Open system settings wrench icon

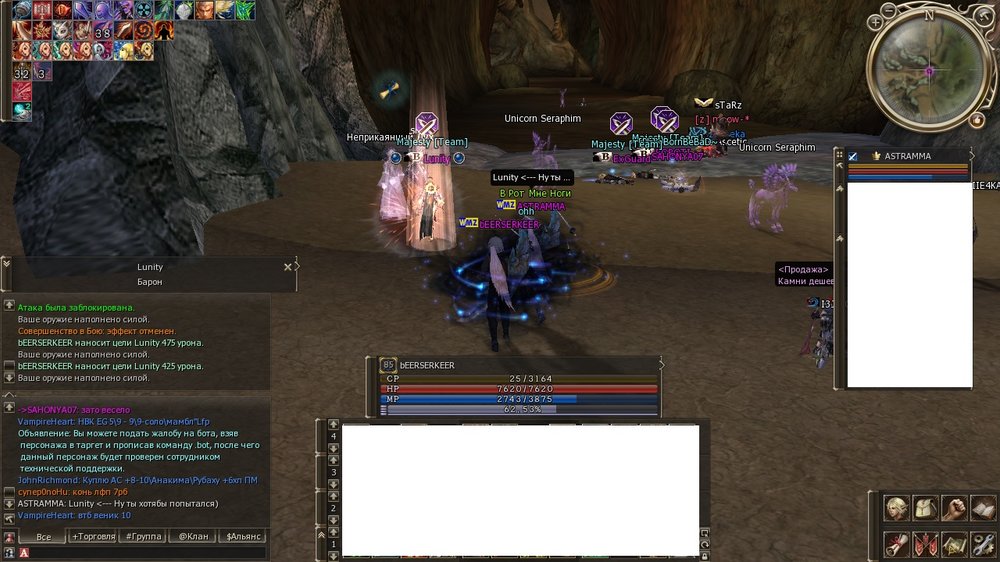(983, 543)
